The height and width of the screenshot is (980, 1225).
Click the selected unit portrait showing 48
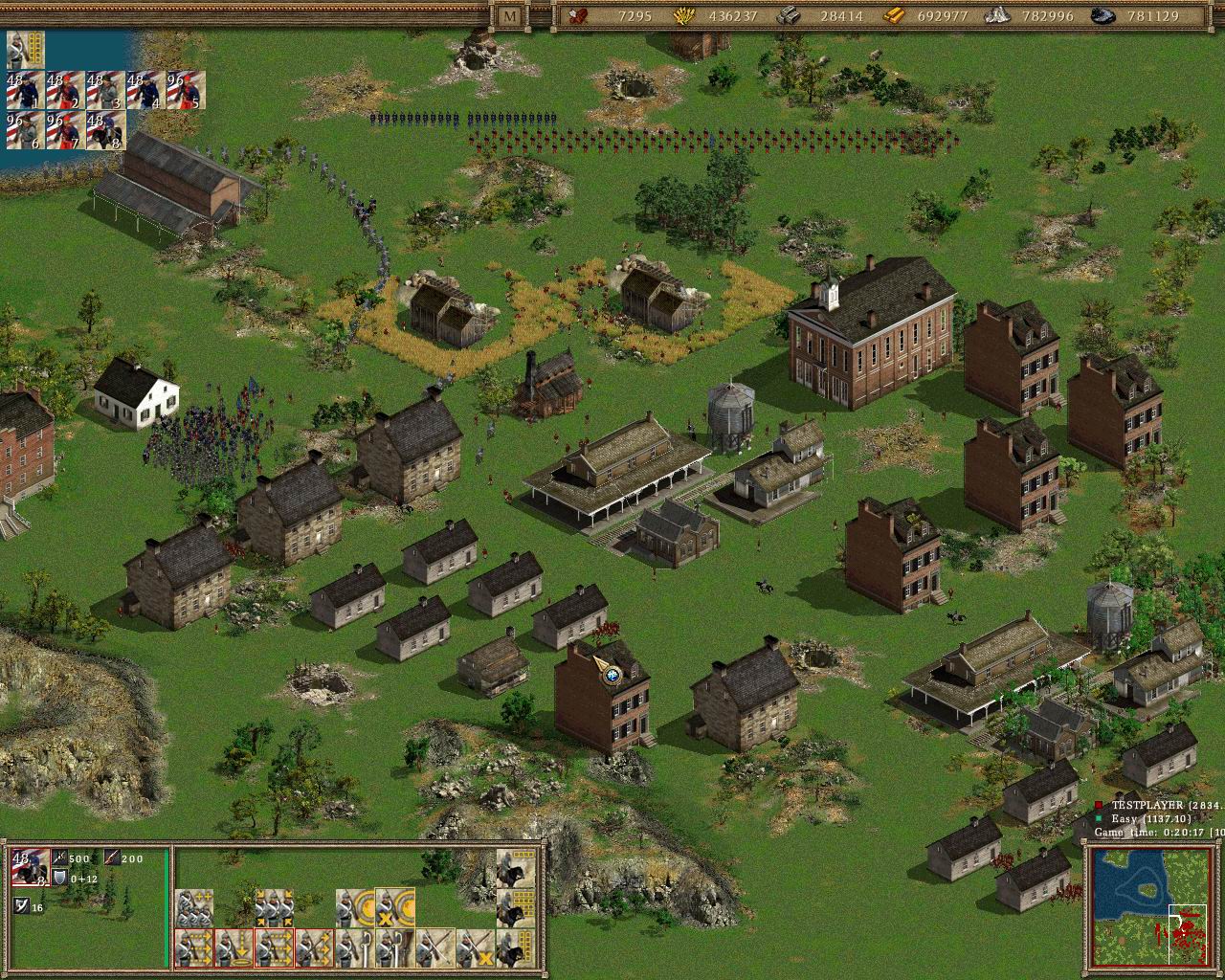pyautogui.click(x=31, y=866)
